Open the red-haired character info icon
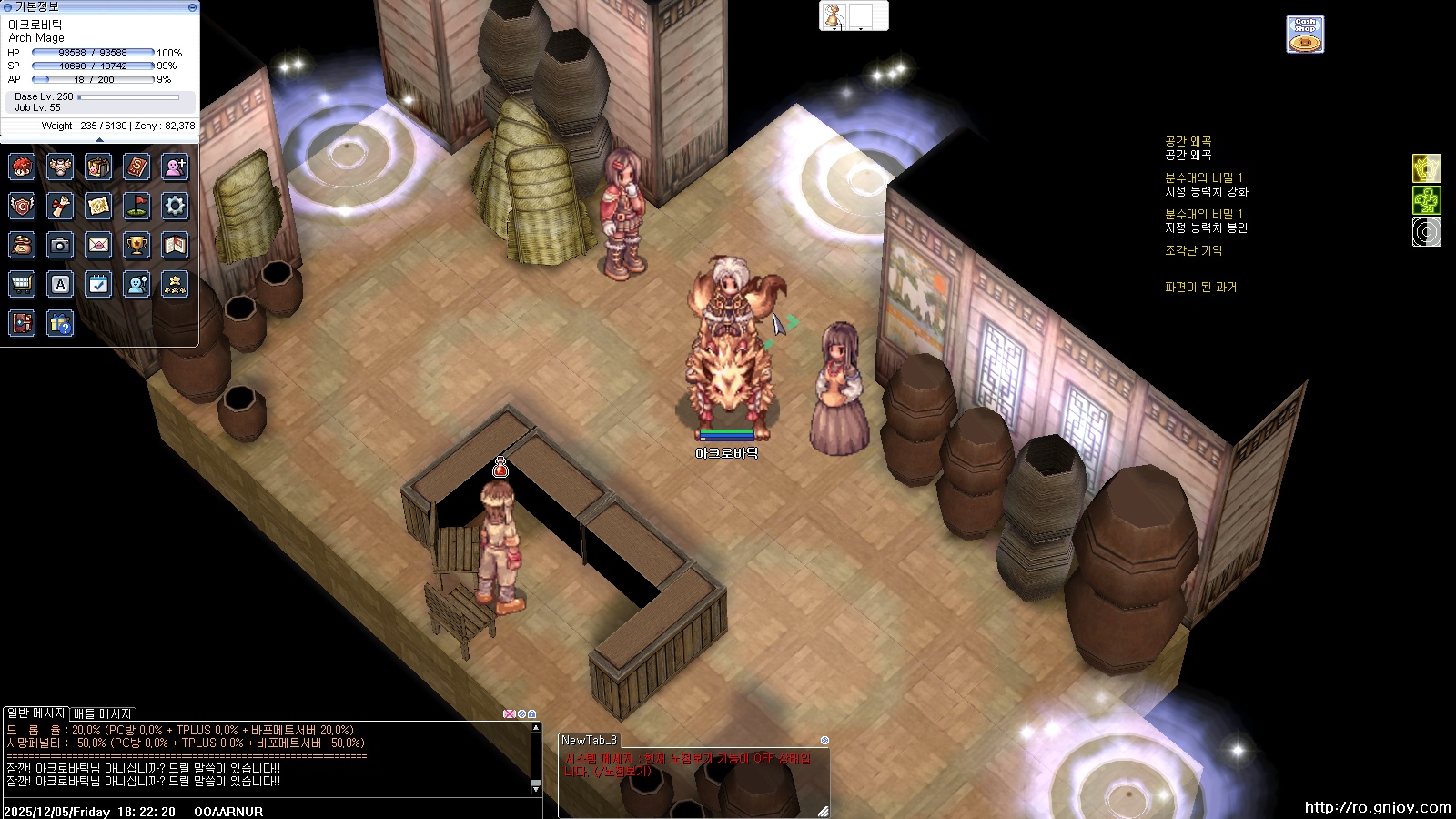The height and width of the screenshot is (819, 1456). point(22,167)
